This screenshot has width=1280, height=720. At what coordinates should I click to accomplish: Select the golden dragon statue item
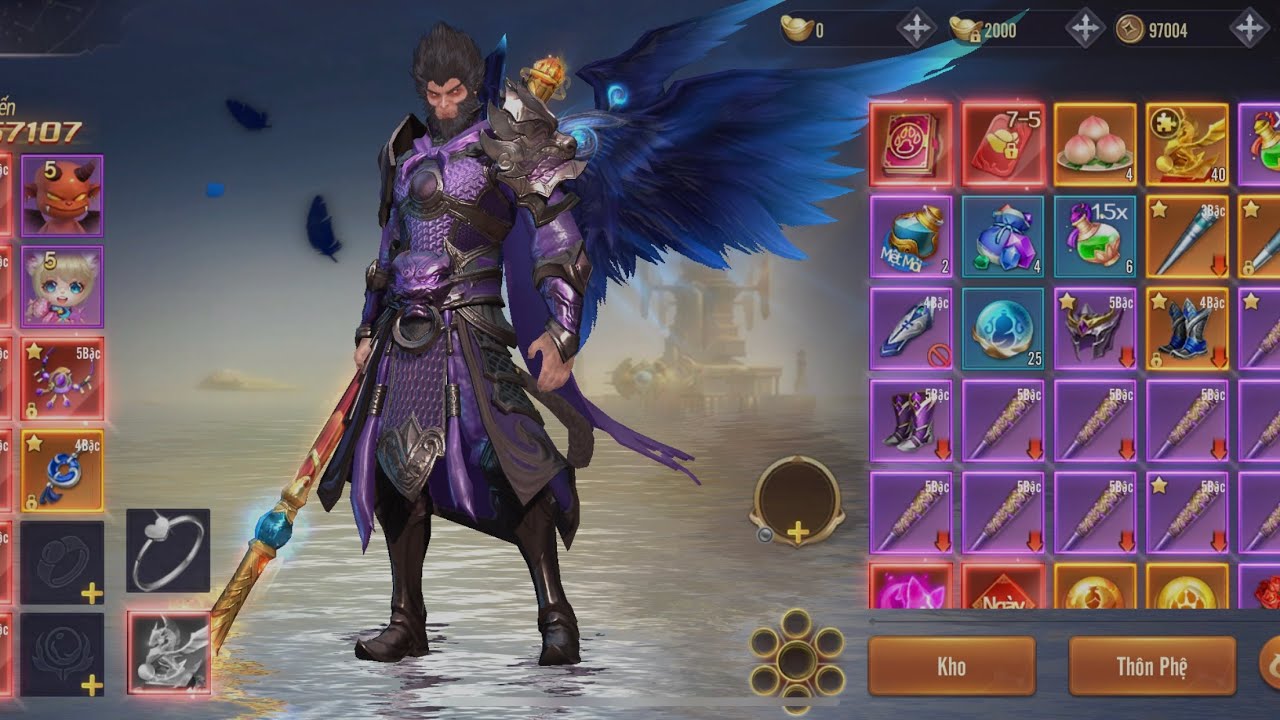click(1186, 144)
